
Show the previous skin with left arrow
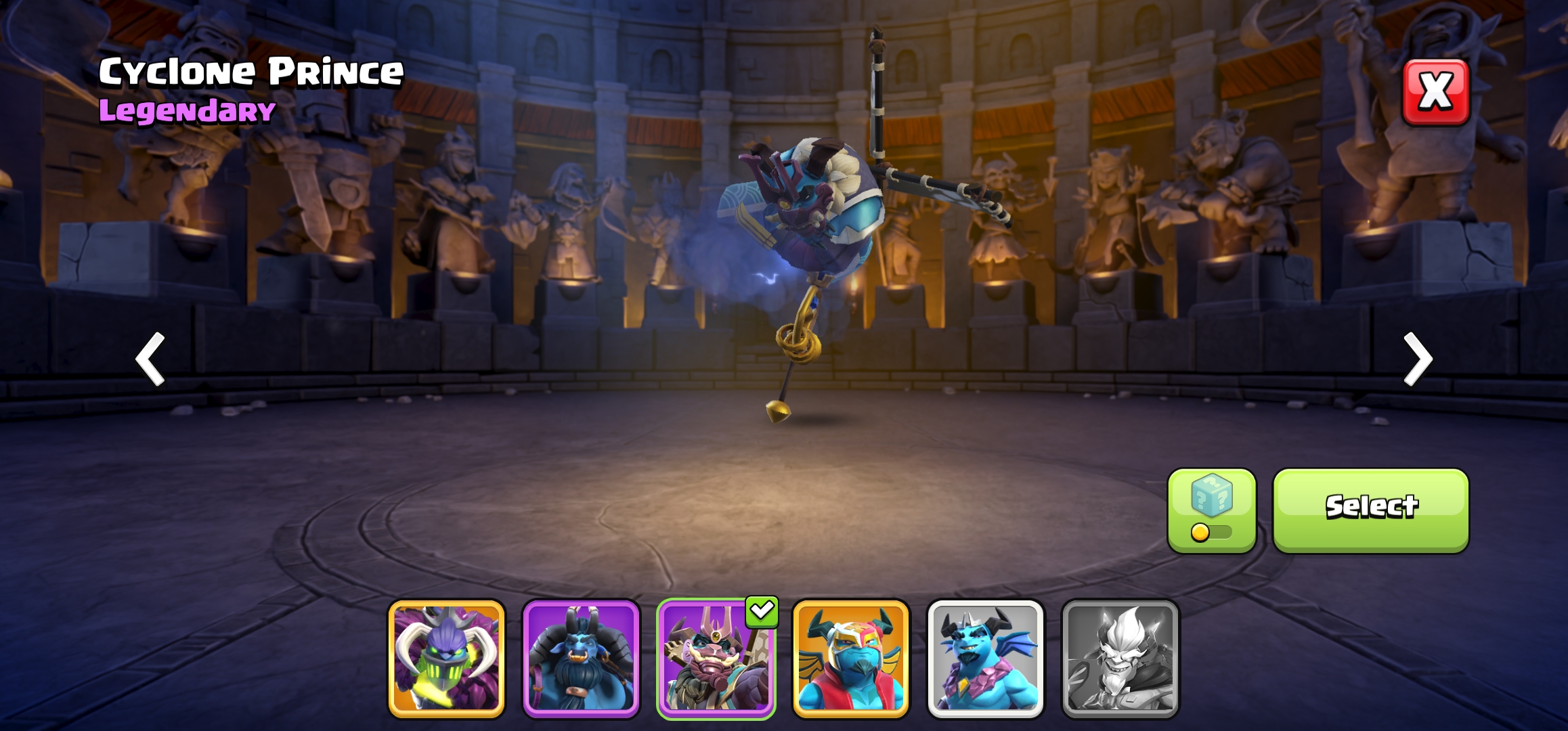point(150,359)
